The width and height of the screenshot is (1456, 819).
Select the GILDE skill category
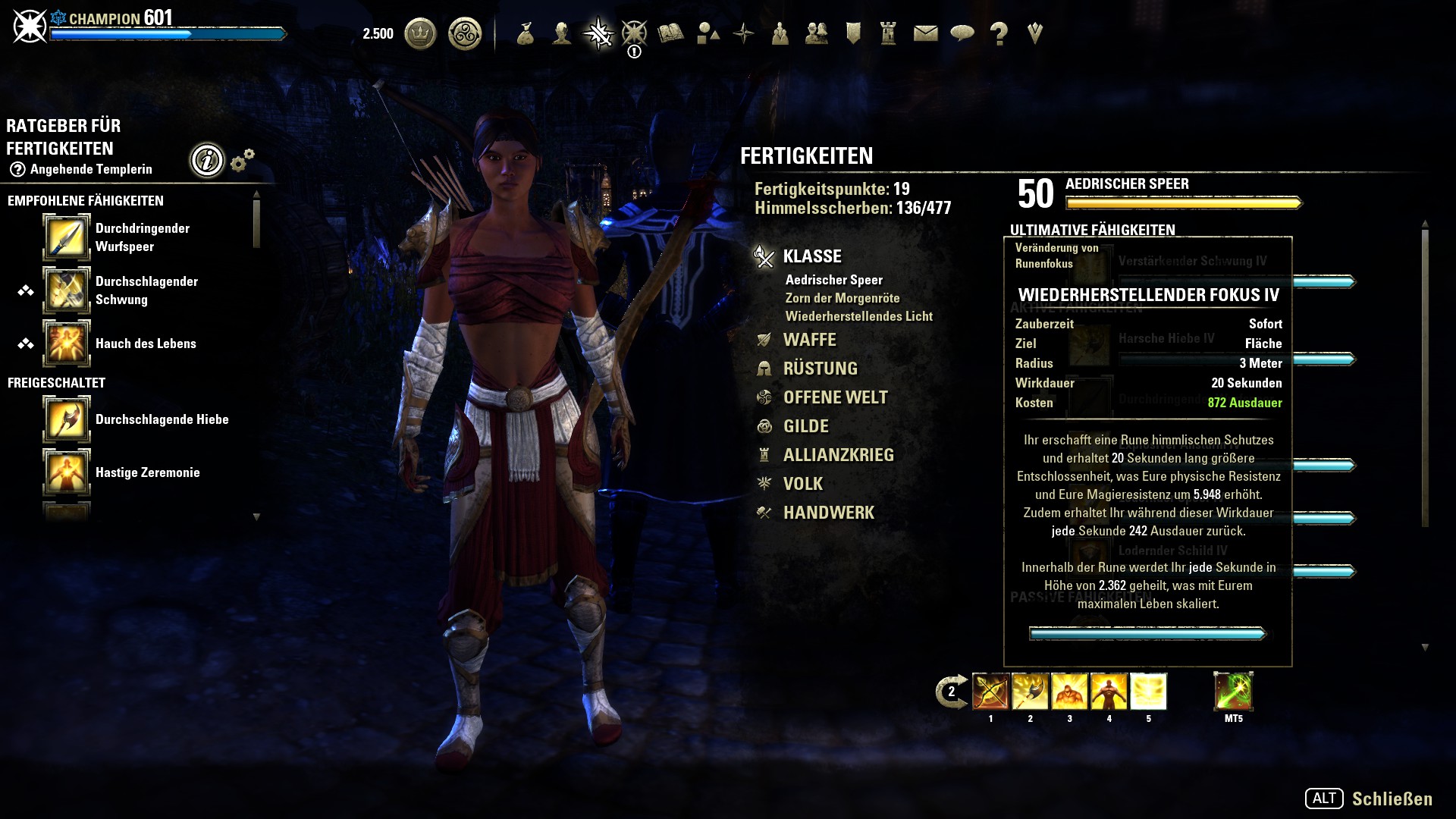point(805,426)
